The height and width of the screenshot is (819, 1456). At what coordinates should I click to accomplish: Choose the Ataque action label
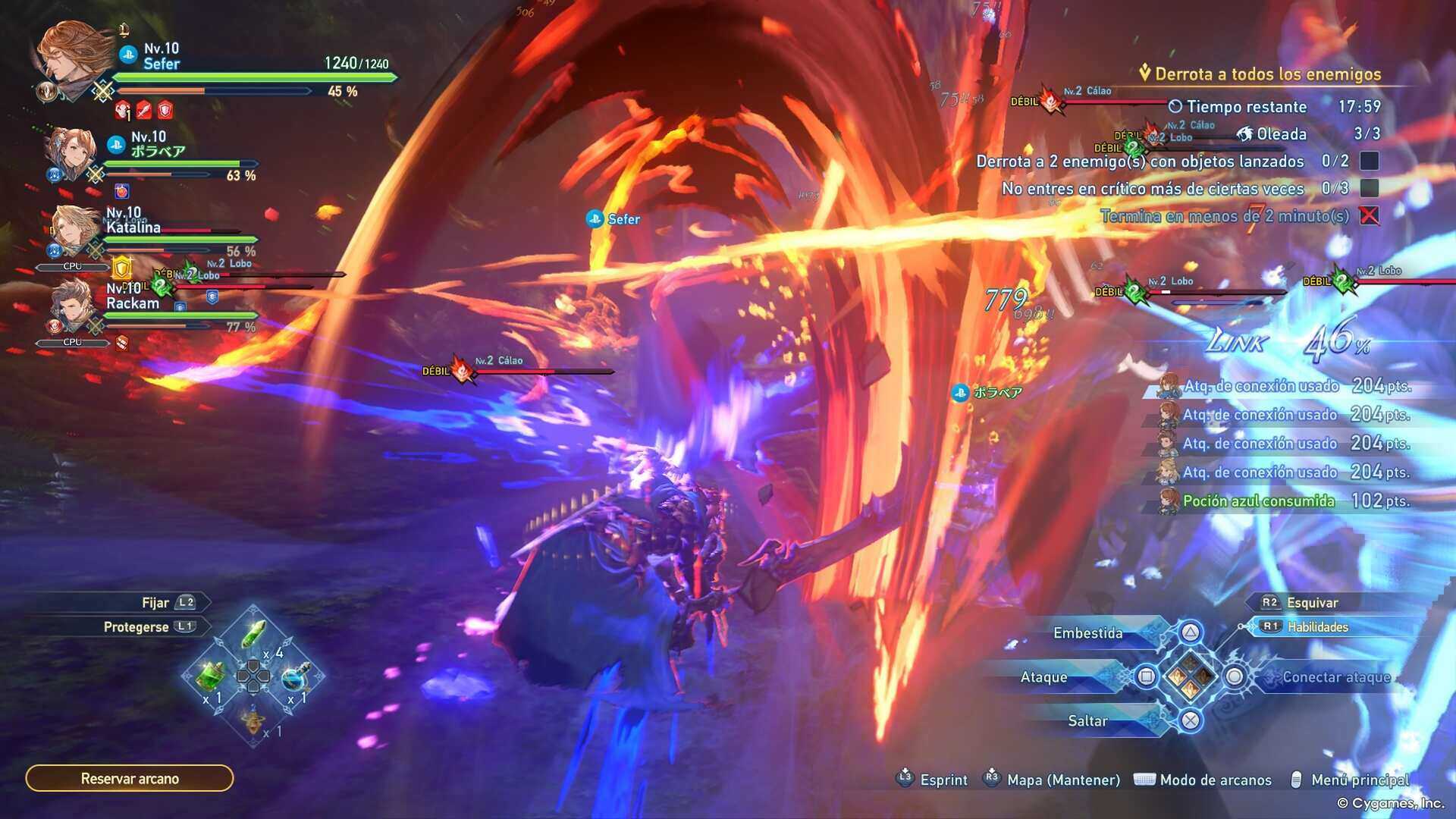(x=1043, y=677)
